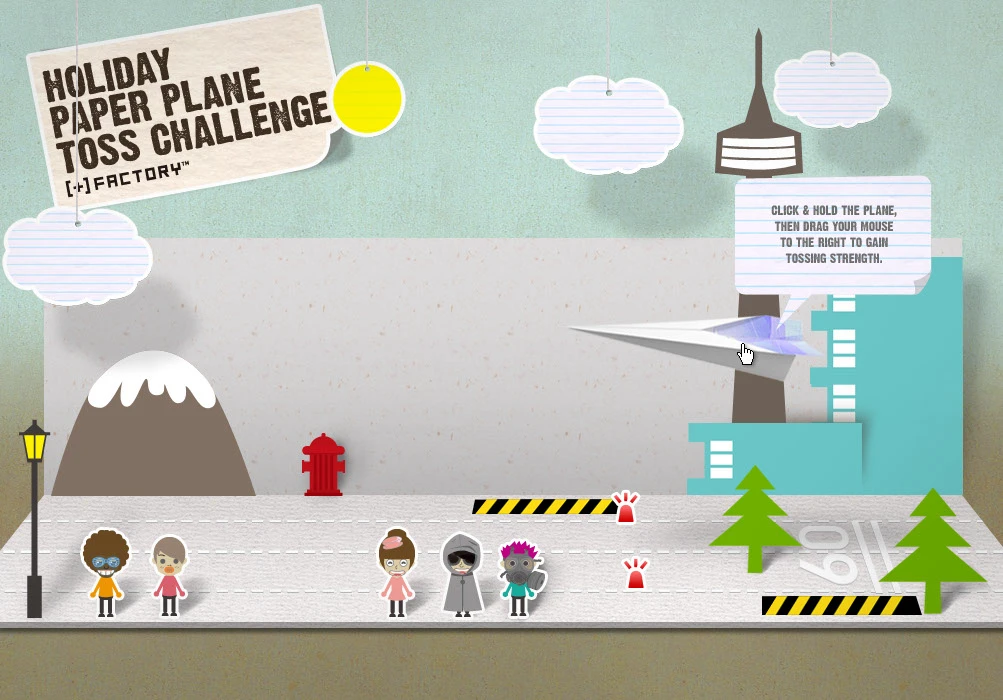The height and width of the screenshot is (700, 1003).
Task: Click the white paper plane
Action: tap(700, 340)
